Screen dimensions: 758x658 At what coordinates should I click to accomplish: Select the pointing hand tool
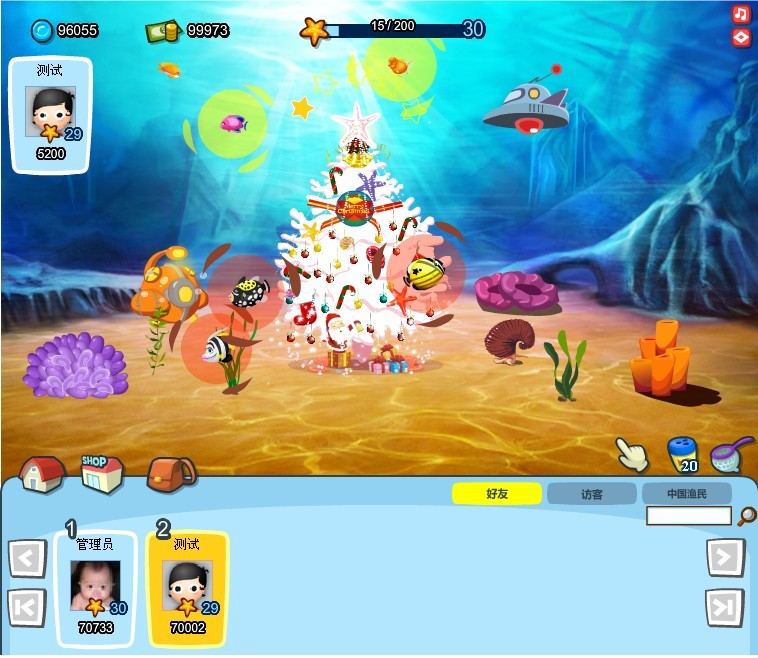pos(632,454)
